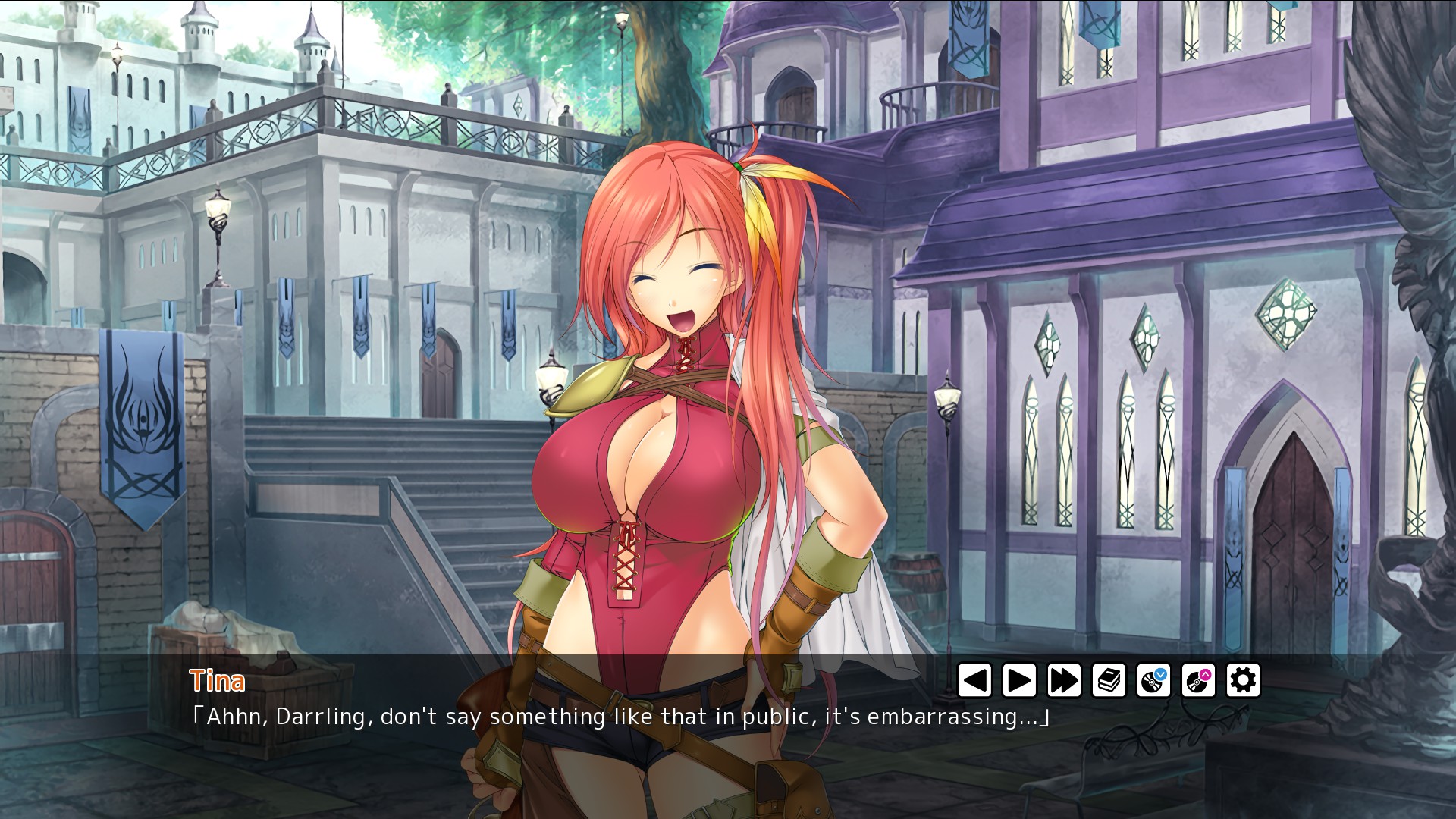
Task: Advance Tina's dialogue by clicking the text
Action: 620,717
